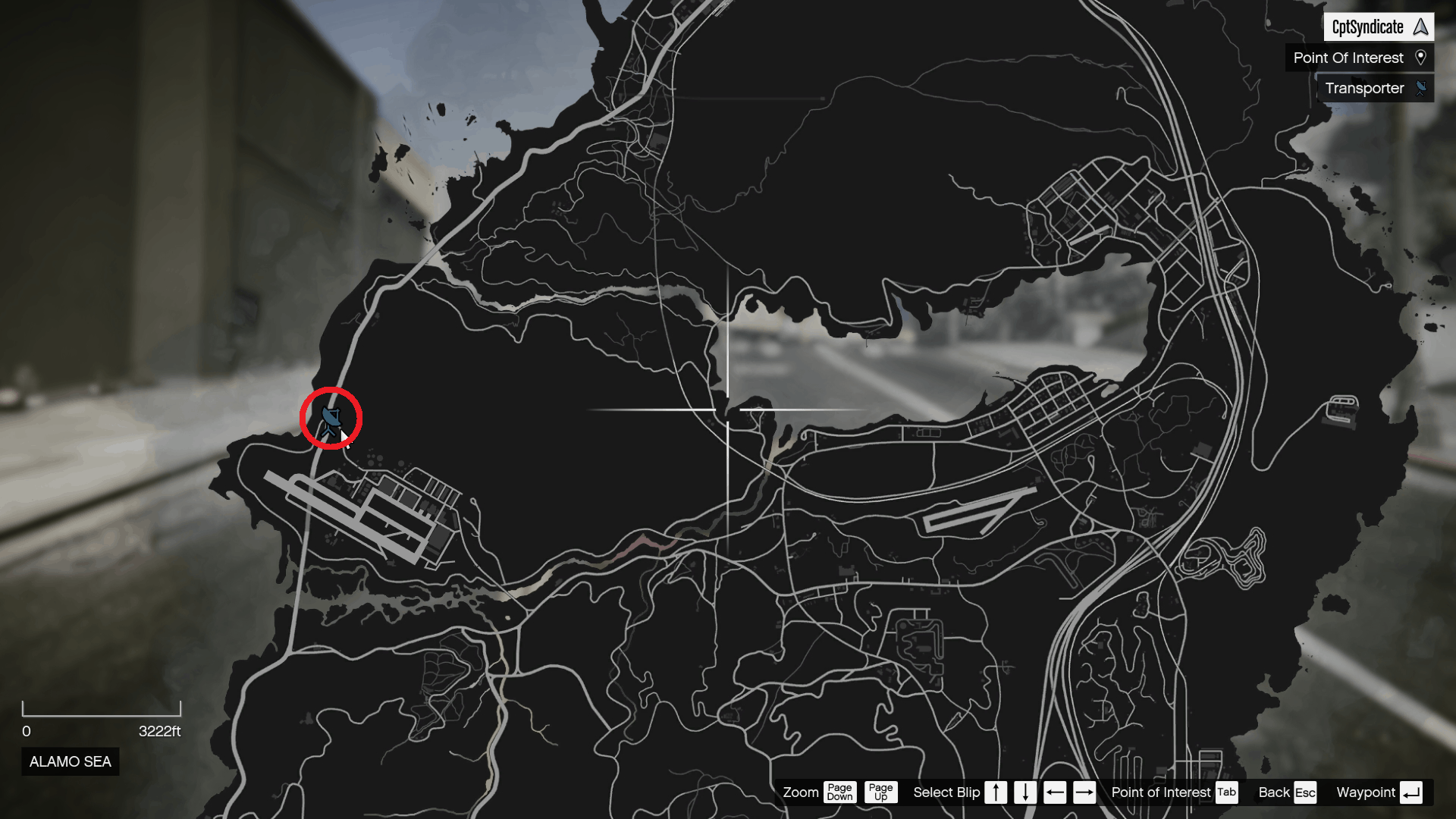Expand the CptSyndicate player entry
The height and width of the screenshot is (819, 1456).
coord(1368,27)
